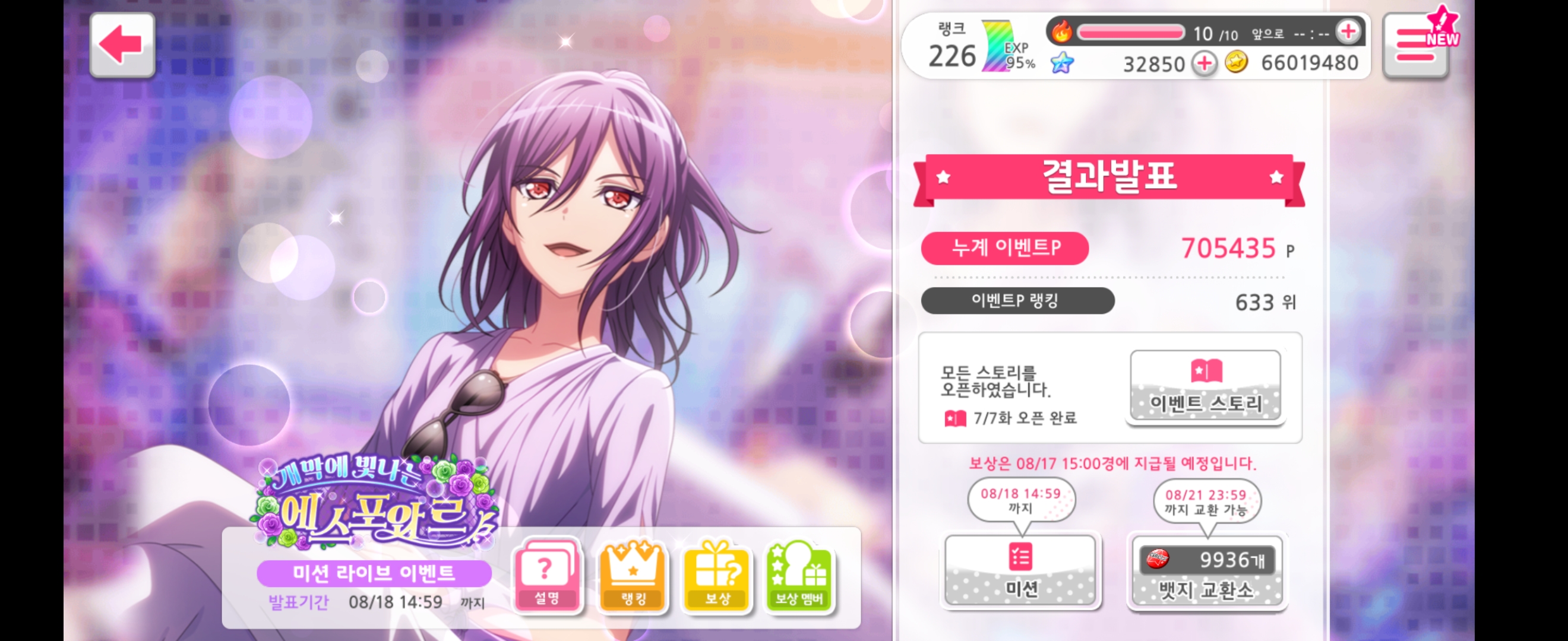Go back with the pink arrow button

click(x=122, y=45)
